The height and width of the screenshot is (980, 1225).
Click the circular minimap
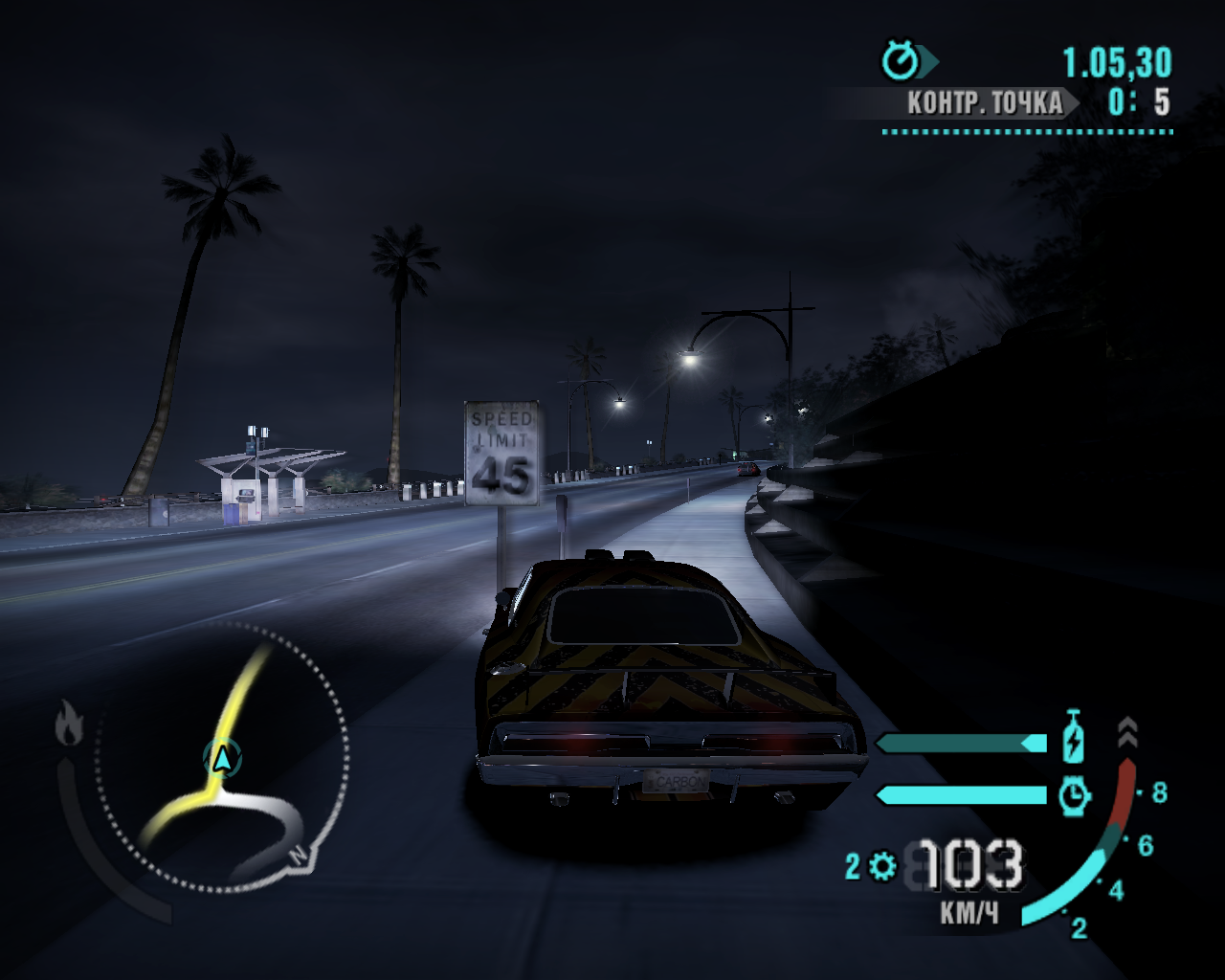click(x=222, y=756)
